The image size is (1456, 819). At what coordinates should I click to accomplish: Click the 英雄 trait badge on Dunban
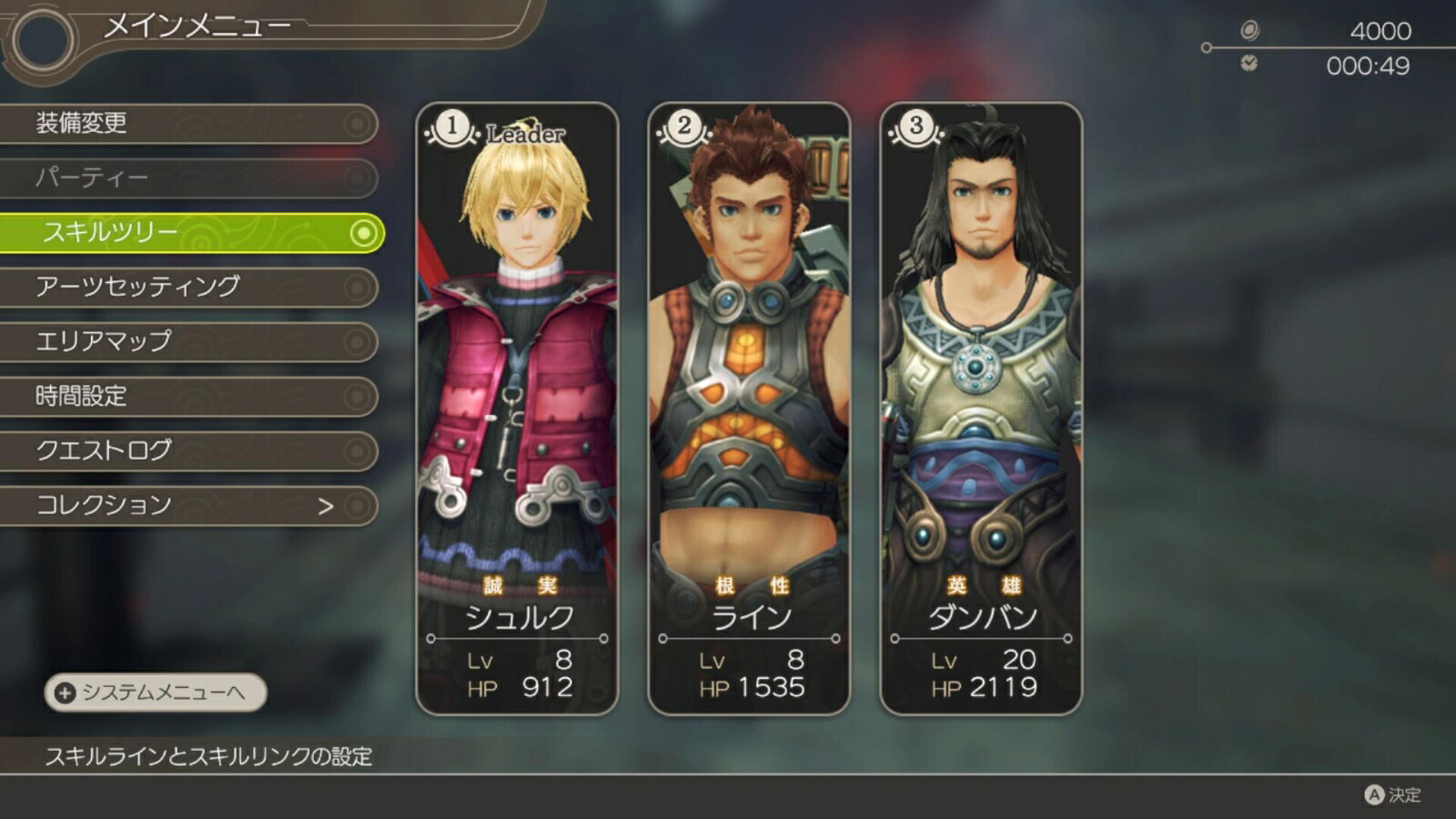[979, 587]
